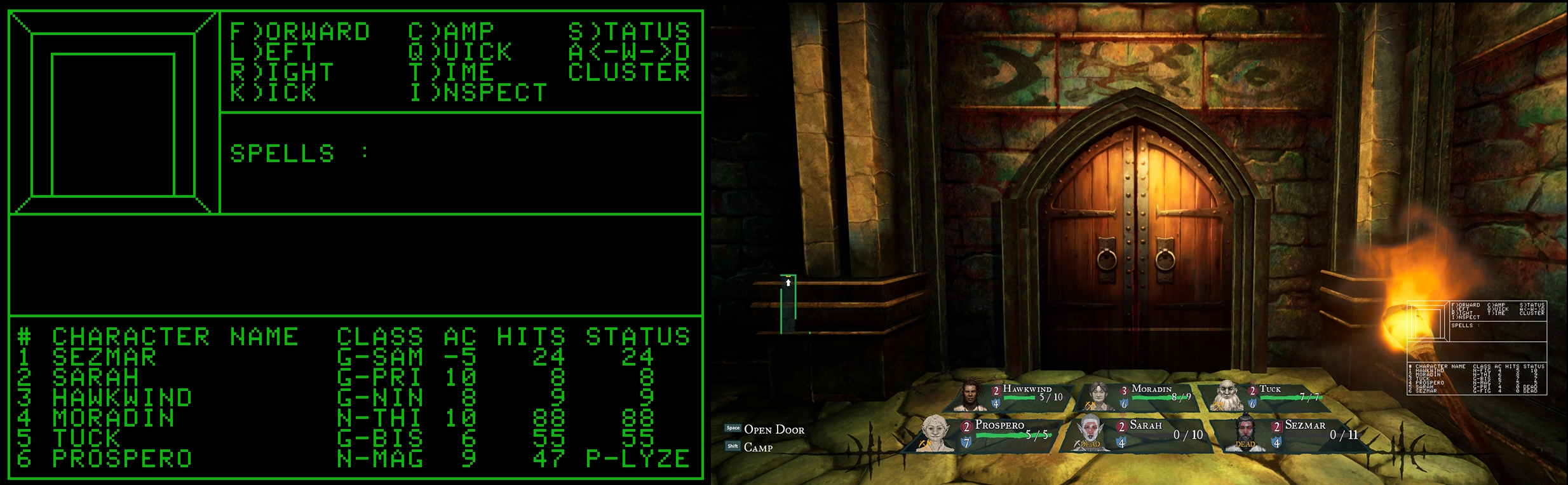Click the green outline minimap with arrow
Image resolution: width=1568 pixels, height=485 pixels.
click(788, 304)
